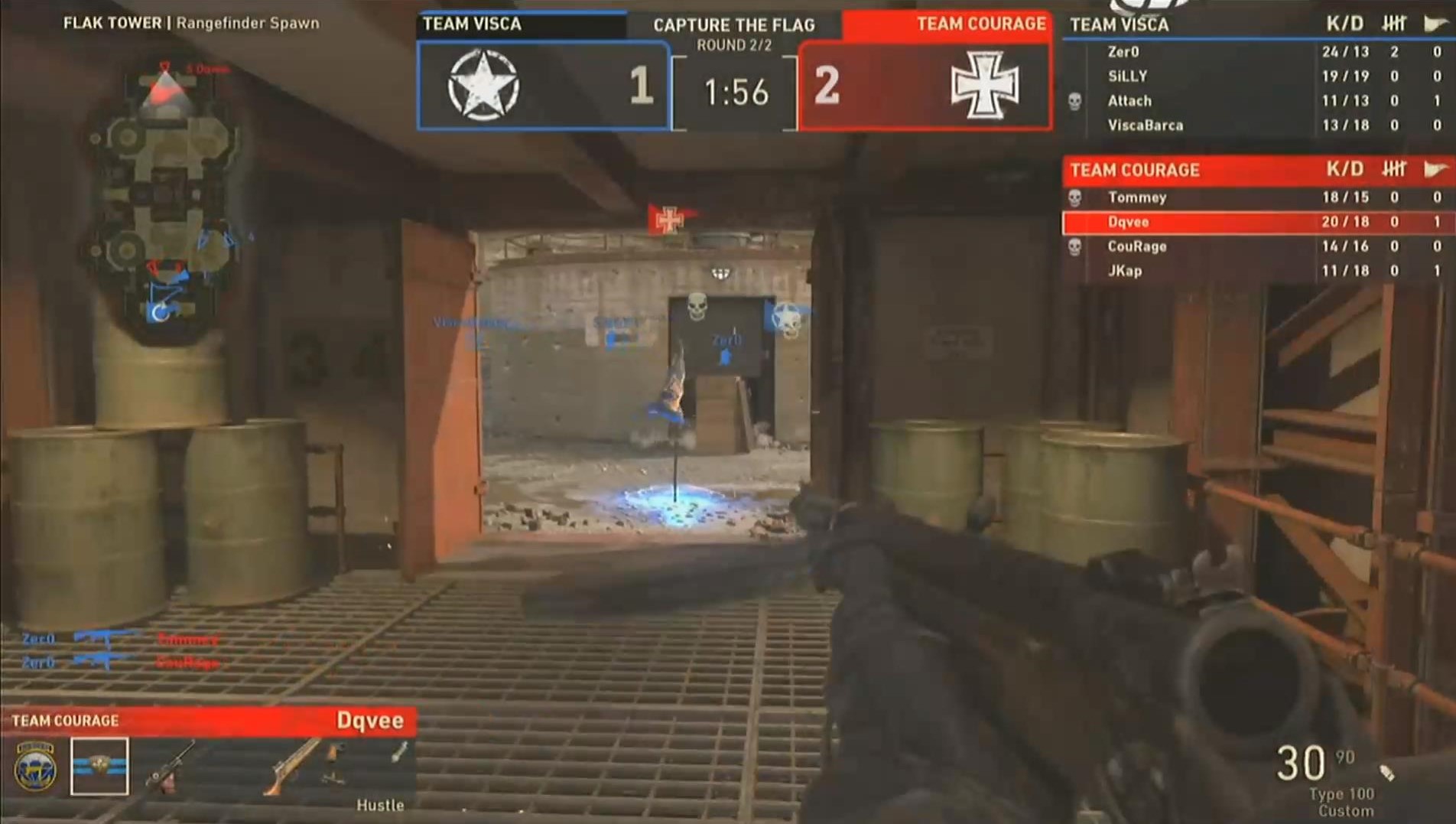Screen dimensions: 1456x824
Task: Click the Team Visca star emblem panel
Action: point(543,86)
